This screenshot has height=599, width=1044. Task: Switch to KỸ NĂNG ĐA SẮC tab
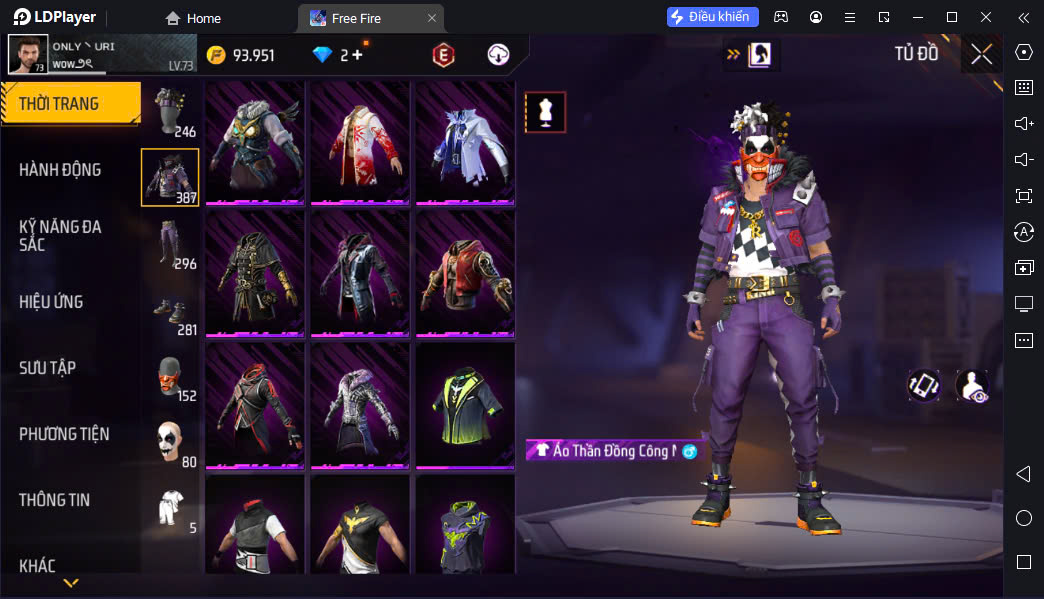coord(60,235)
